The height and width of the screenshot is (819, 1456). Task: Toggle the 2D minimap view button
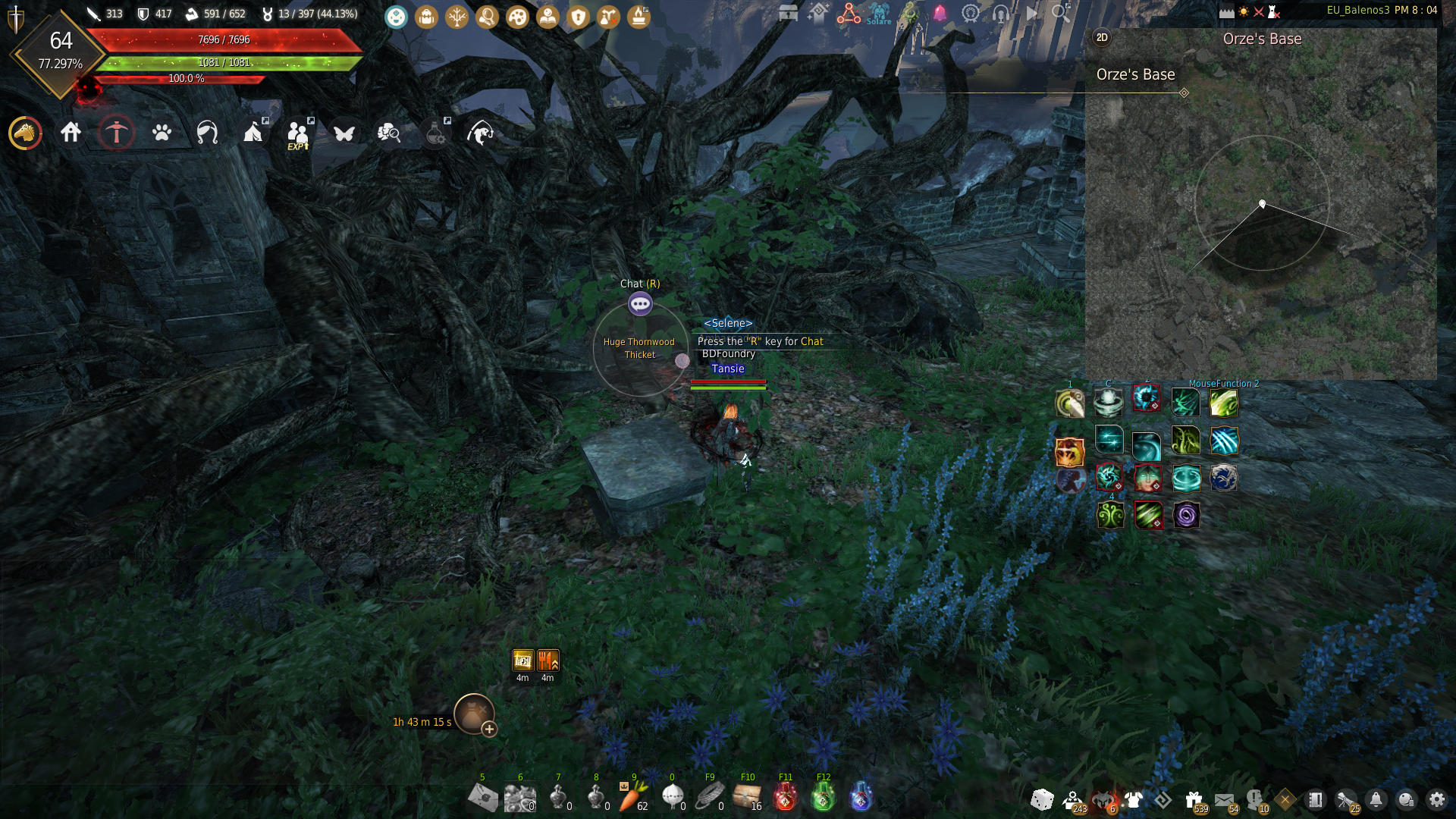(x=1102, y=38)
